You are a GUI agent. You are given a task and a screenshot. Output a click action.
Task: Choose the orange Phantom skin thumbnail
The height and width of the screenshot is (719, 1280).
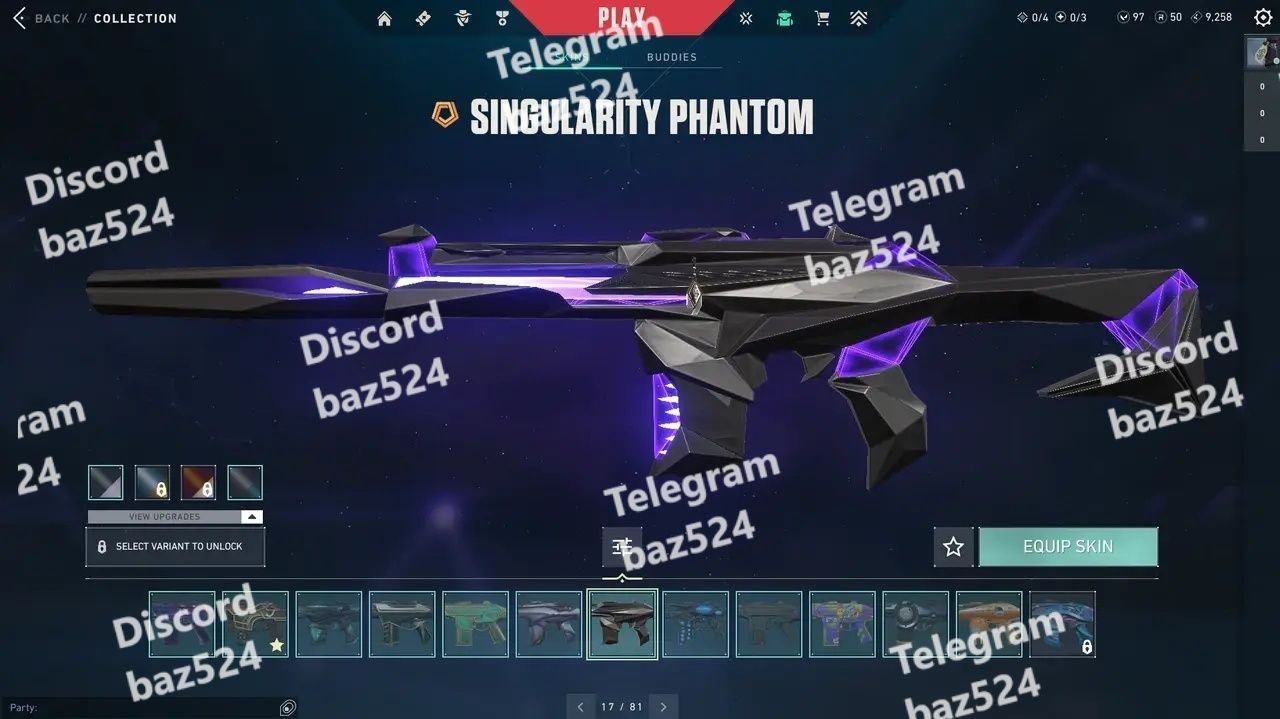[988, 624]
